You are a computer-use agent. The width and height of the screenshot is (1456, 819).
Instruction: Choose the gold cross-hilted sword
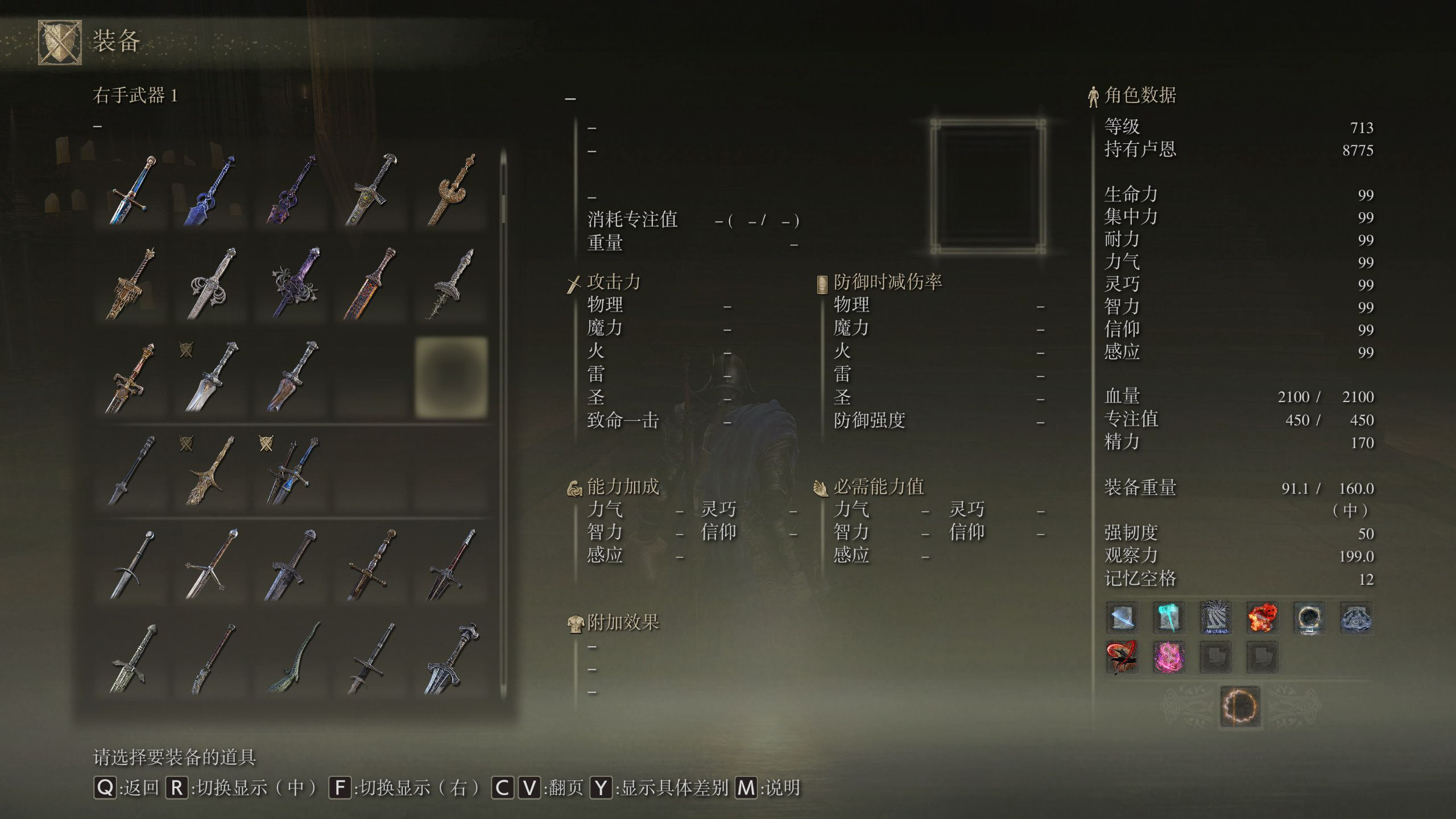(x=371, y=565)
